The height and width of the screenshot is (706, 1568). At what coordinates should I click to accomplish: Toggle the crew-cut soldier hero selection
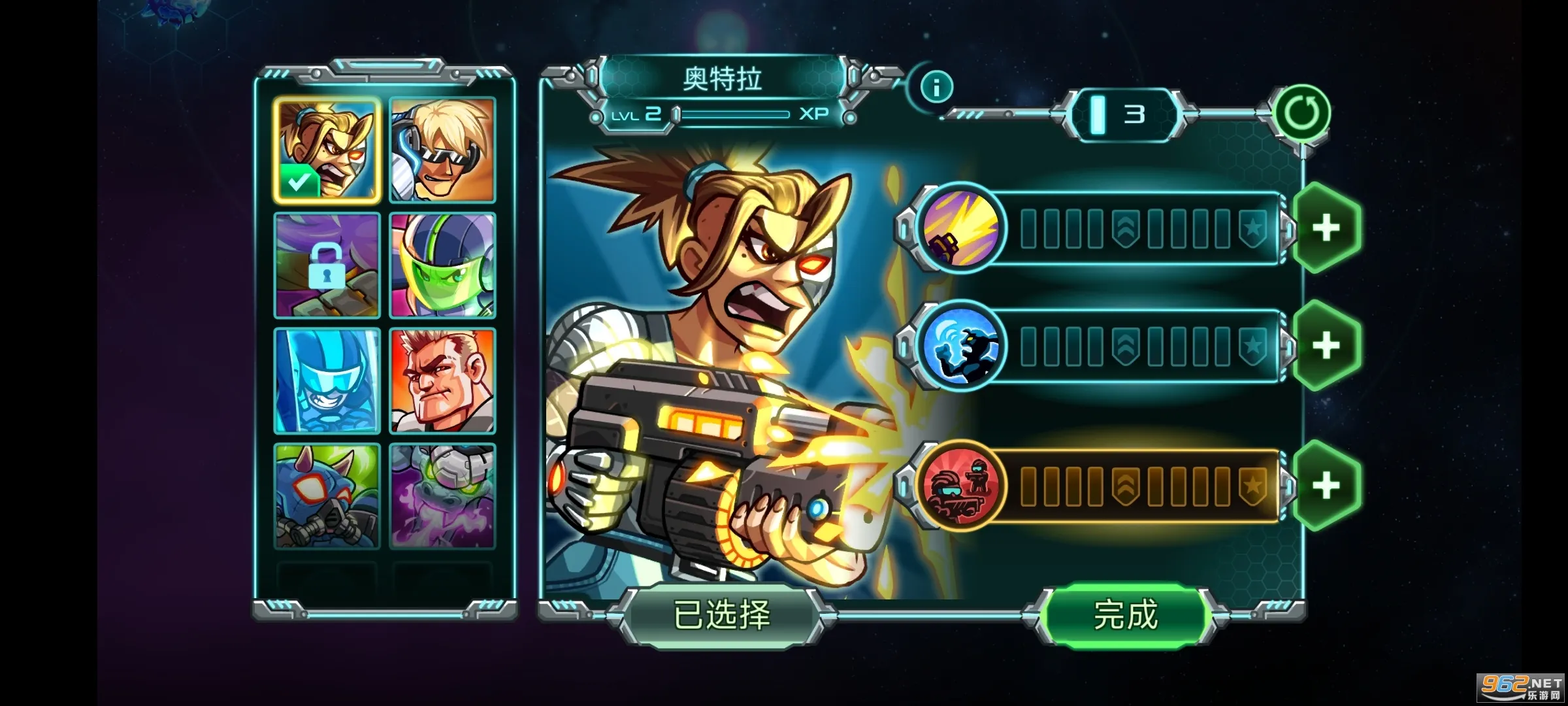tap(442, 382)
